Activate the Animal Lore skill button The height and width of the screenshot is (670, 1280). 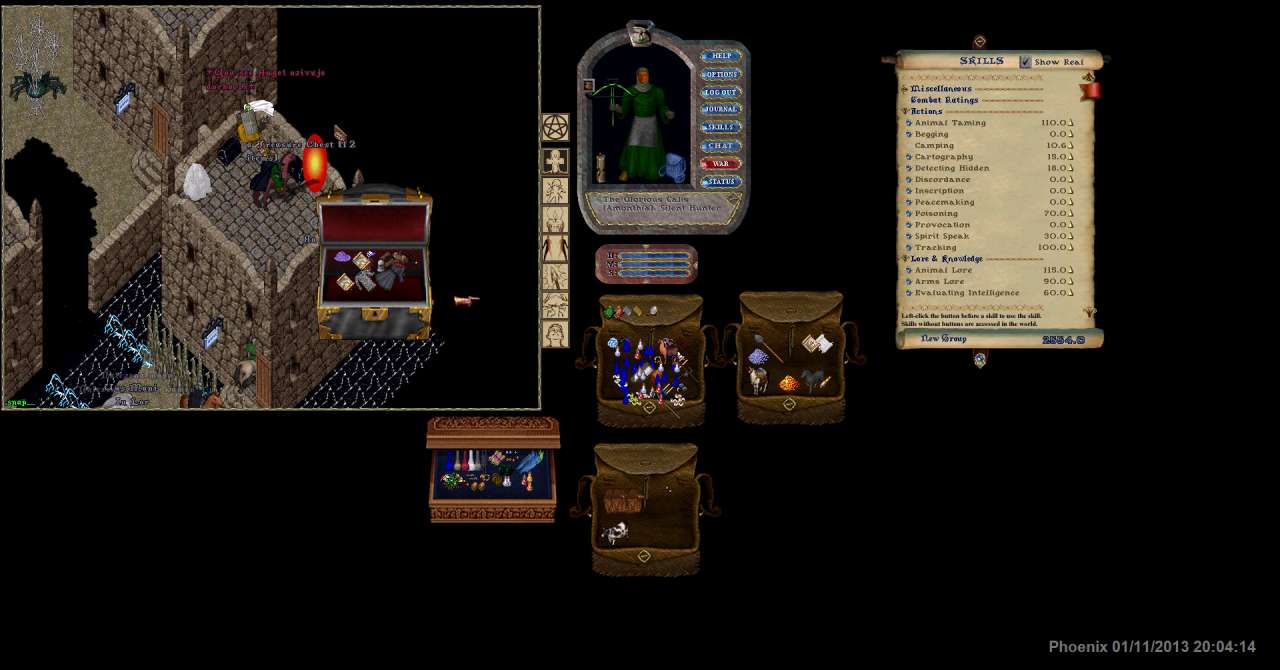pyautogui.click(x=909, y=271)
